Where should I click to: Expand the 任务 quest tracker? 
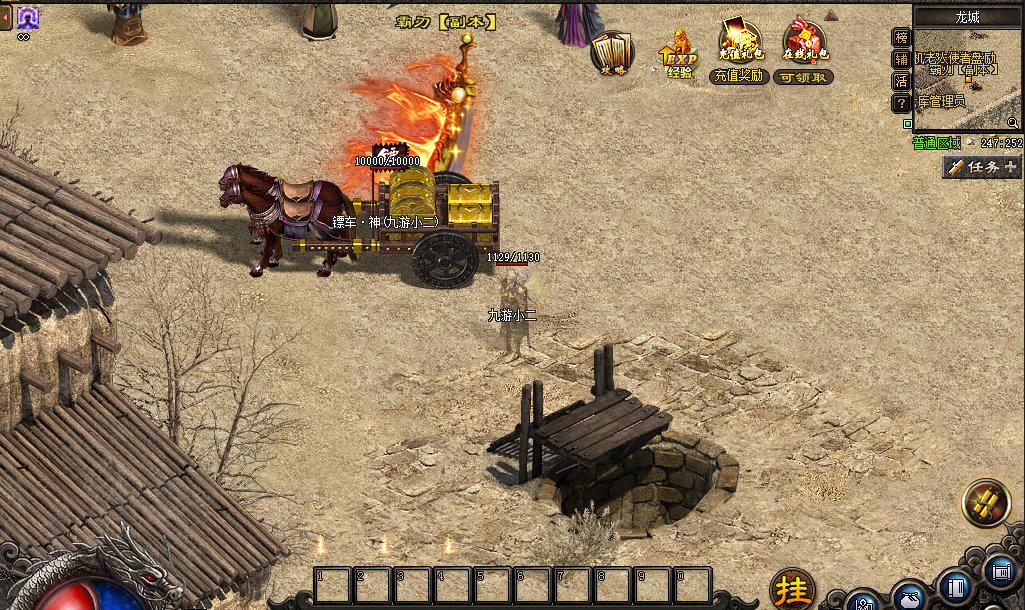[x=981, y=167]
